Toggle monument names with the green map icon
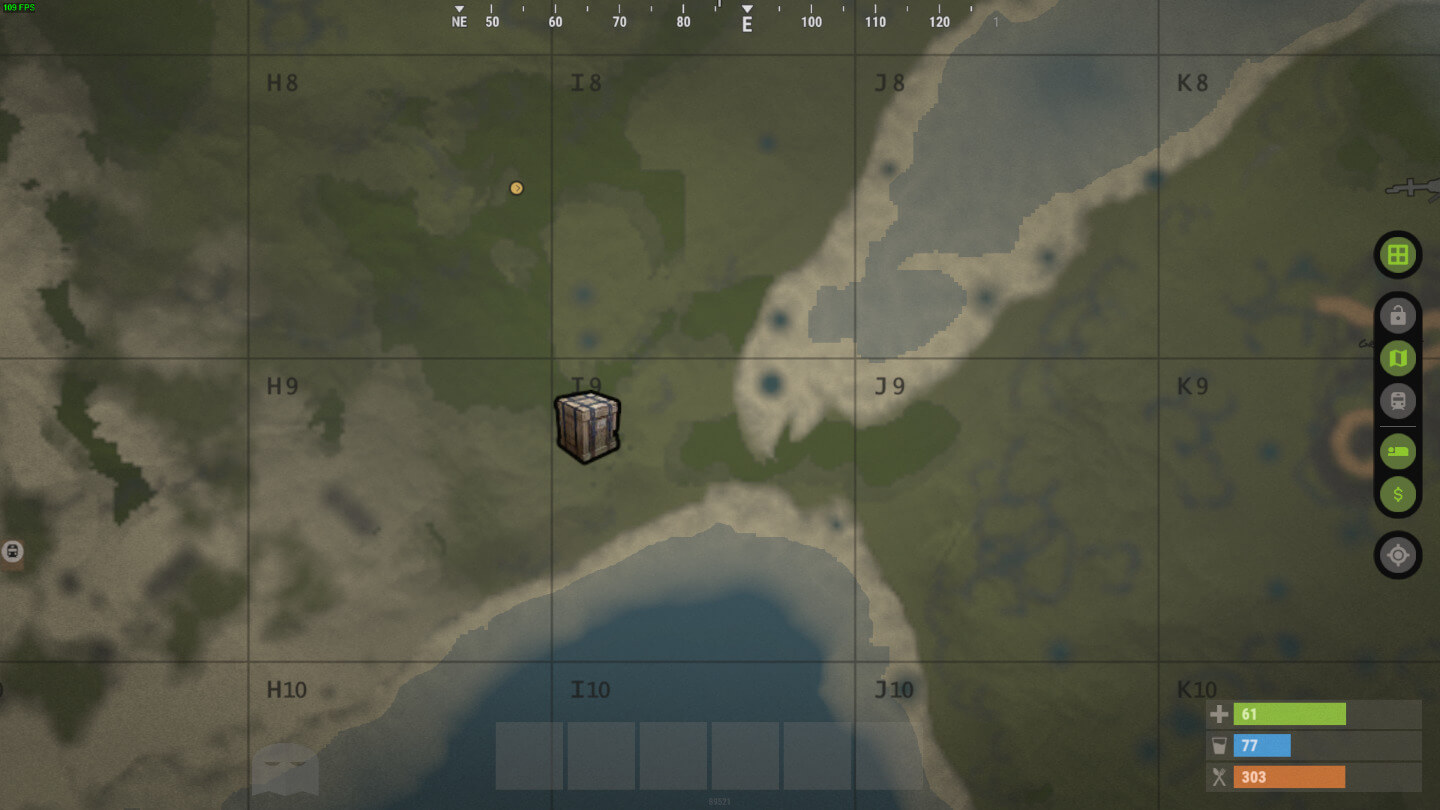 (x=1397, y=357)
